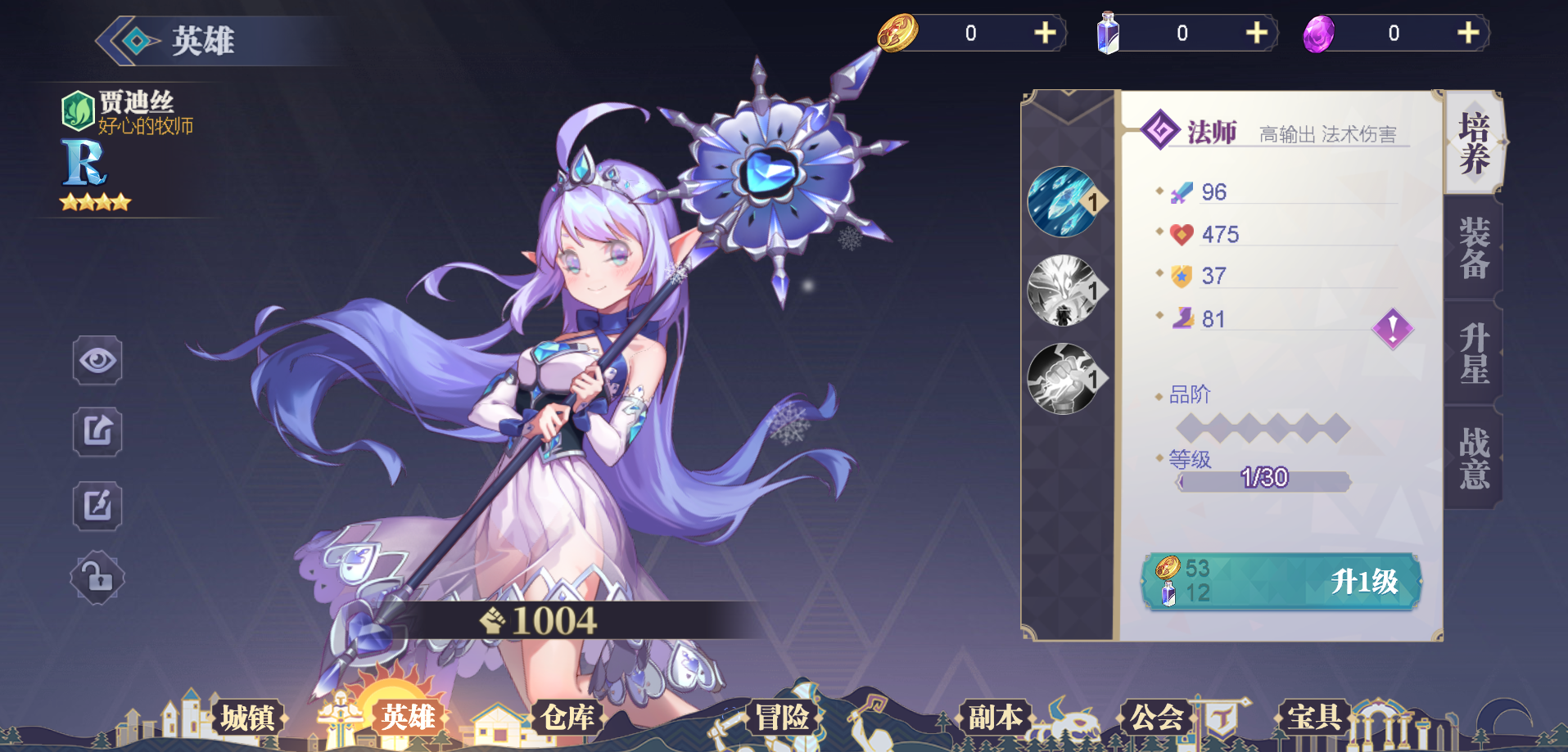
Task: View the blue ice shard skill
Action: 1064,201
